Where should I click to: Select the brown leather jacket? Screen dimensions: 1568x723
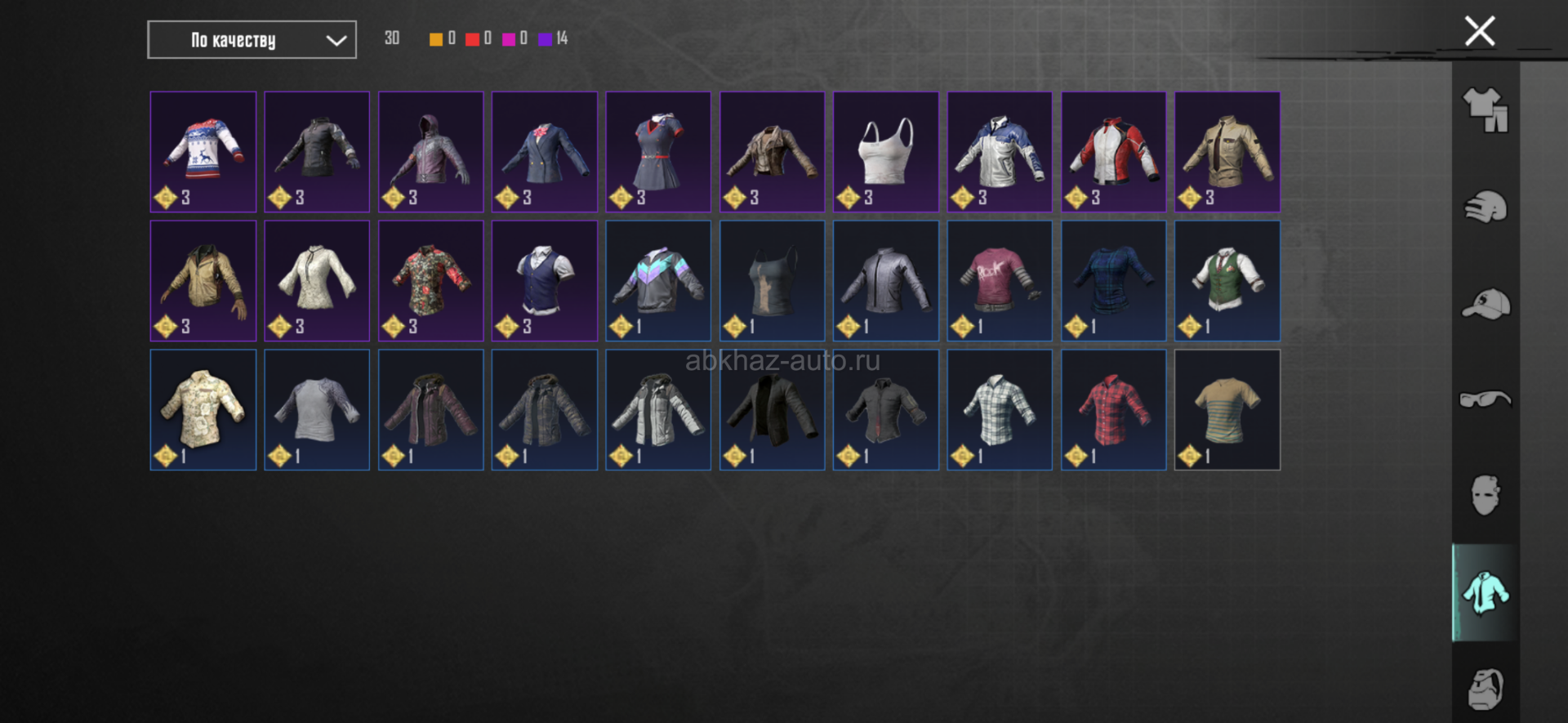pyautogui.click(x=772, y=152)
